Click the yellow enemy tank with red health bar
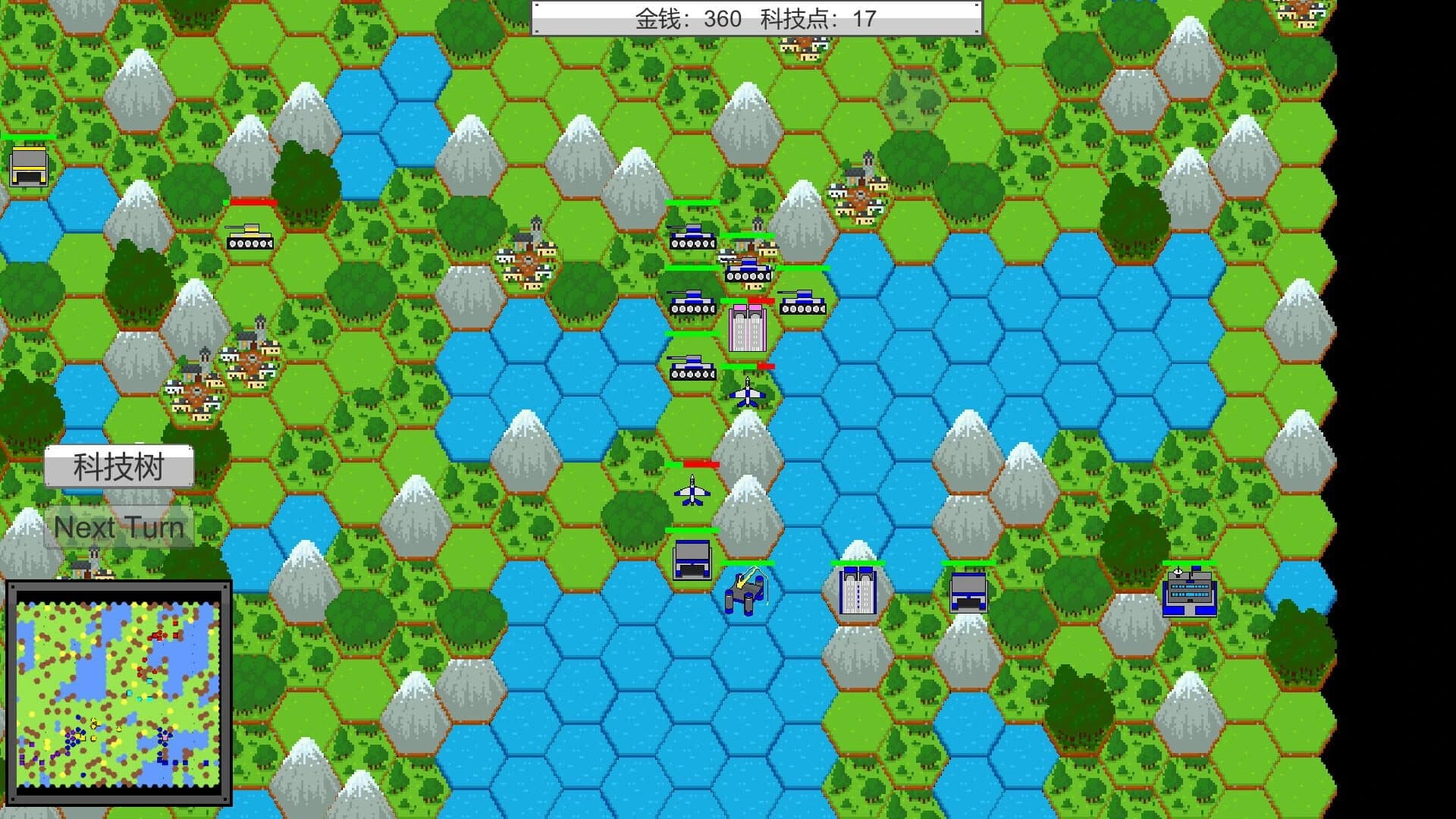The height and width of the screenshot is (819, 1456). point(250,239)
